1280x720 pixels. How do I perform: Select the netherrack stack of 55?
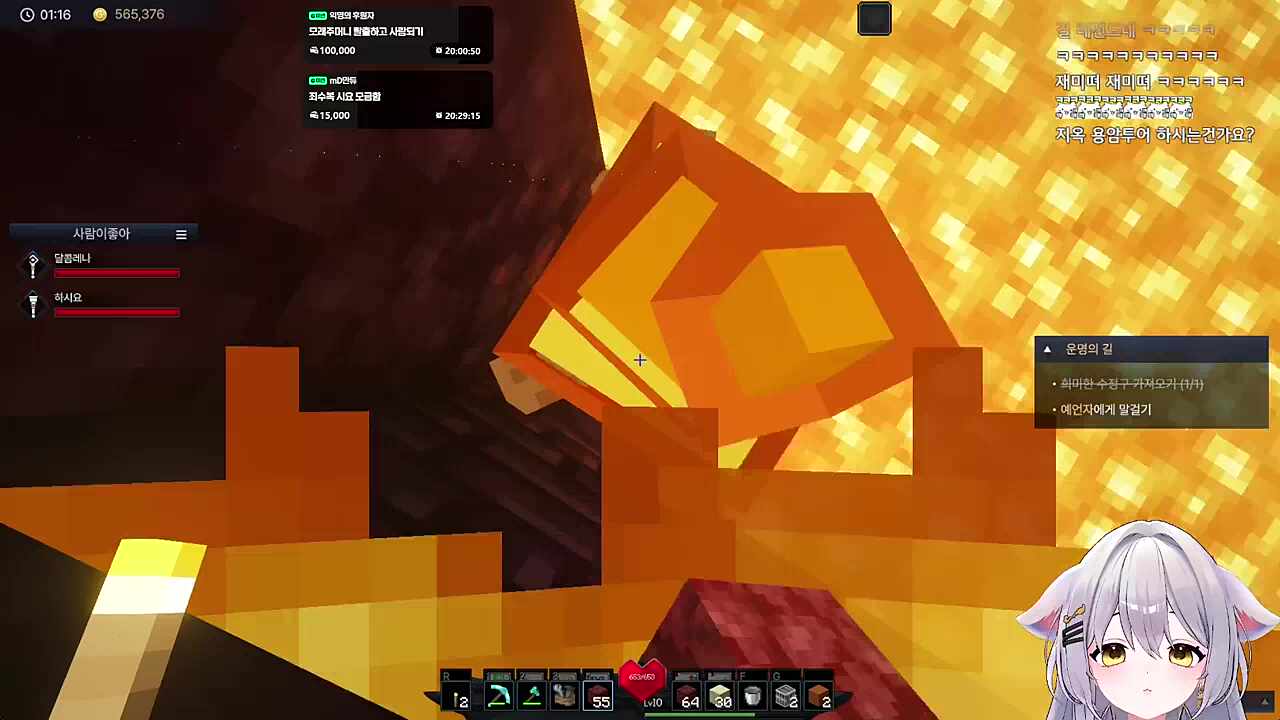[598, 697]
